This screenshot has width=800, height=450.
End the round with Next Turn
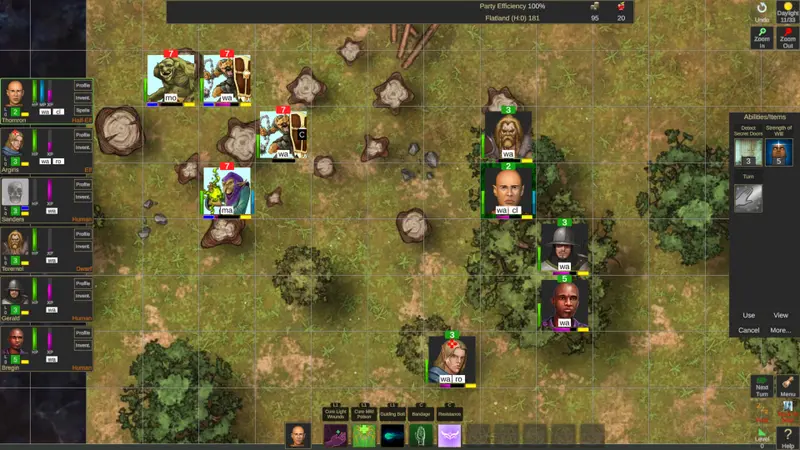point(762,386)
